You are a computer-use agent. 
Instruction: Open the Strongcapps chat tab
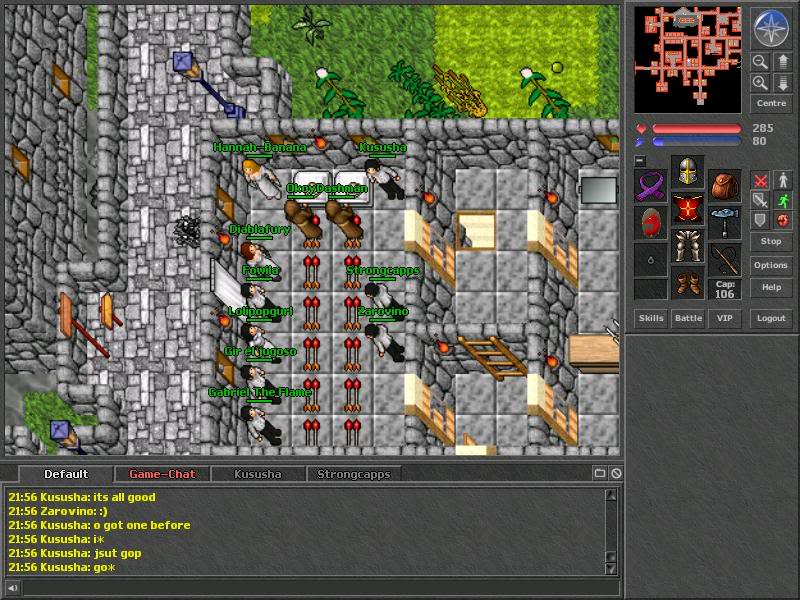pos(353,474)
